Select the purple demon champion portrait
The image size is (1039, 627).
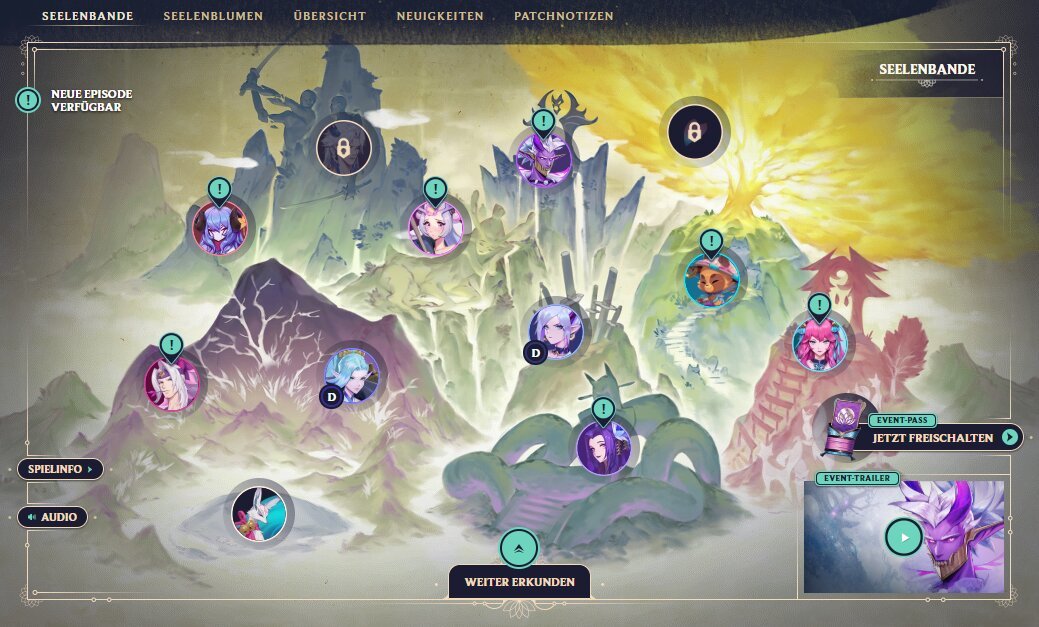543,160
